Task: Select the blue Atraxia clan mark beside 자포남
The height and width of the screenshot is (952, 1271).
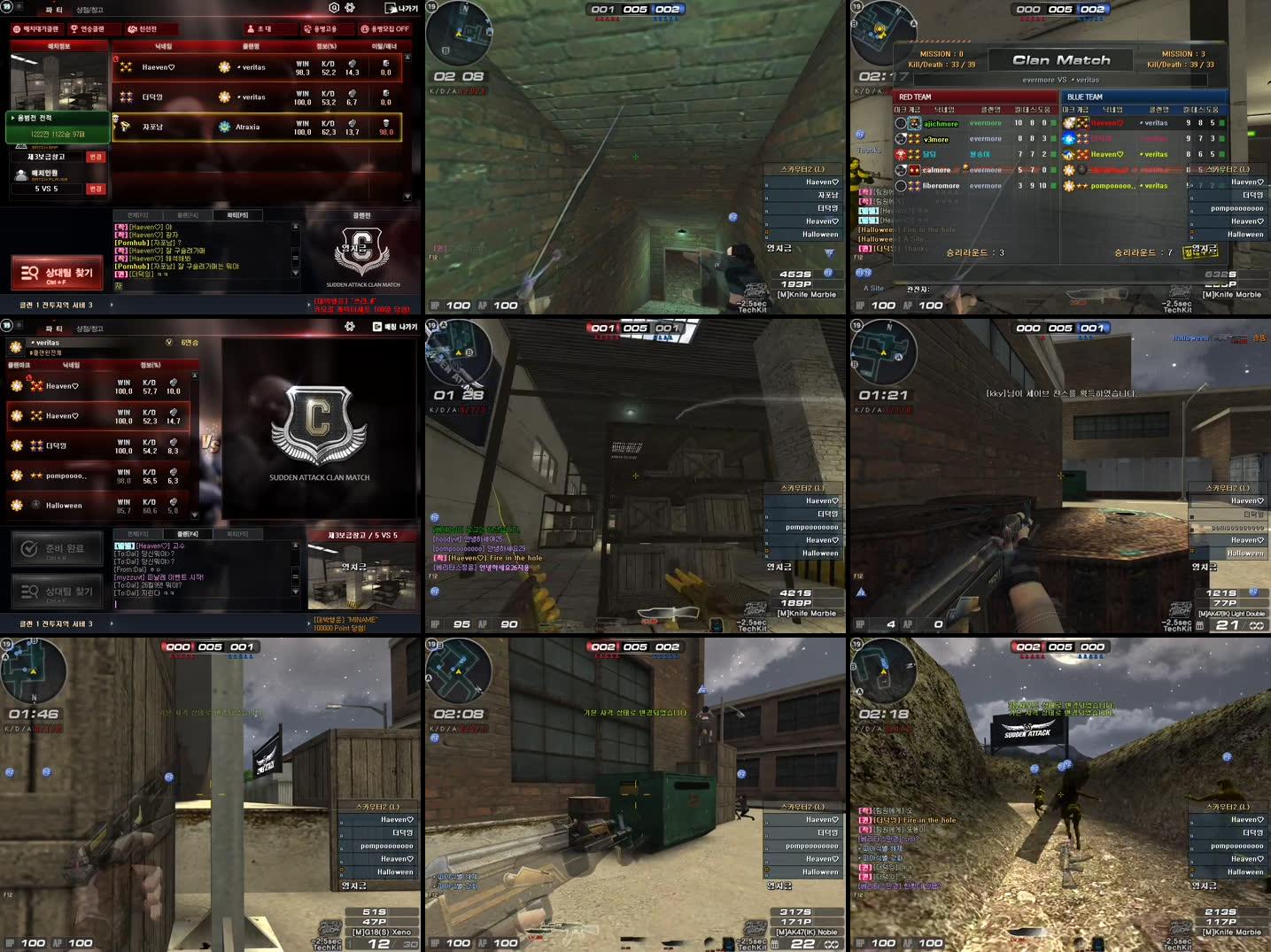Action: (x=224, y=127)
